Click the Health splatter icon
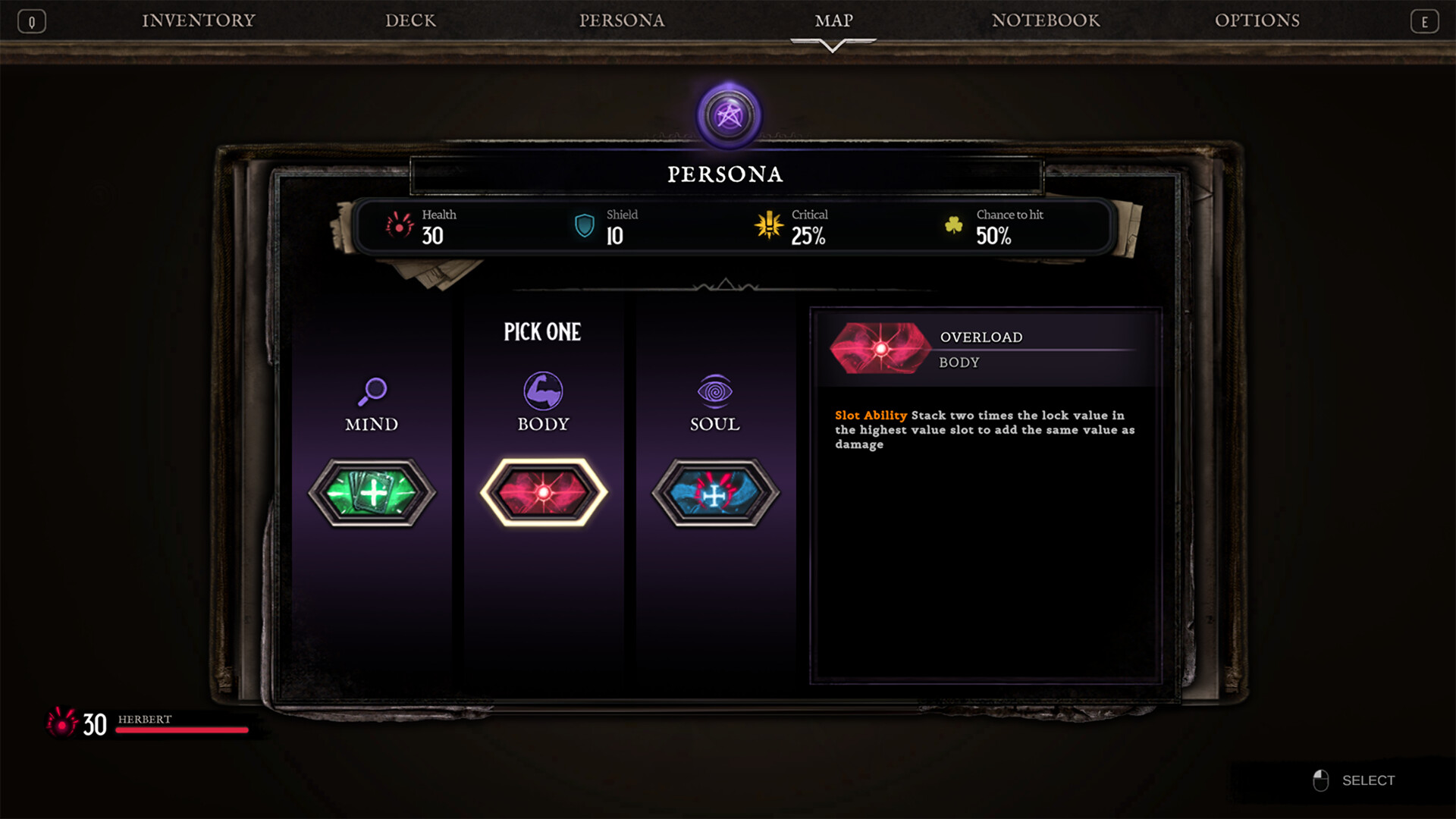 [x=400, y=226]
